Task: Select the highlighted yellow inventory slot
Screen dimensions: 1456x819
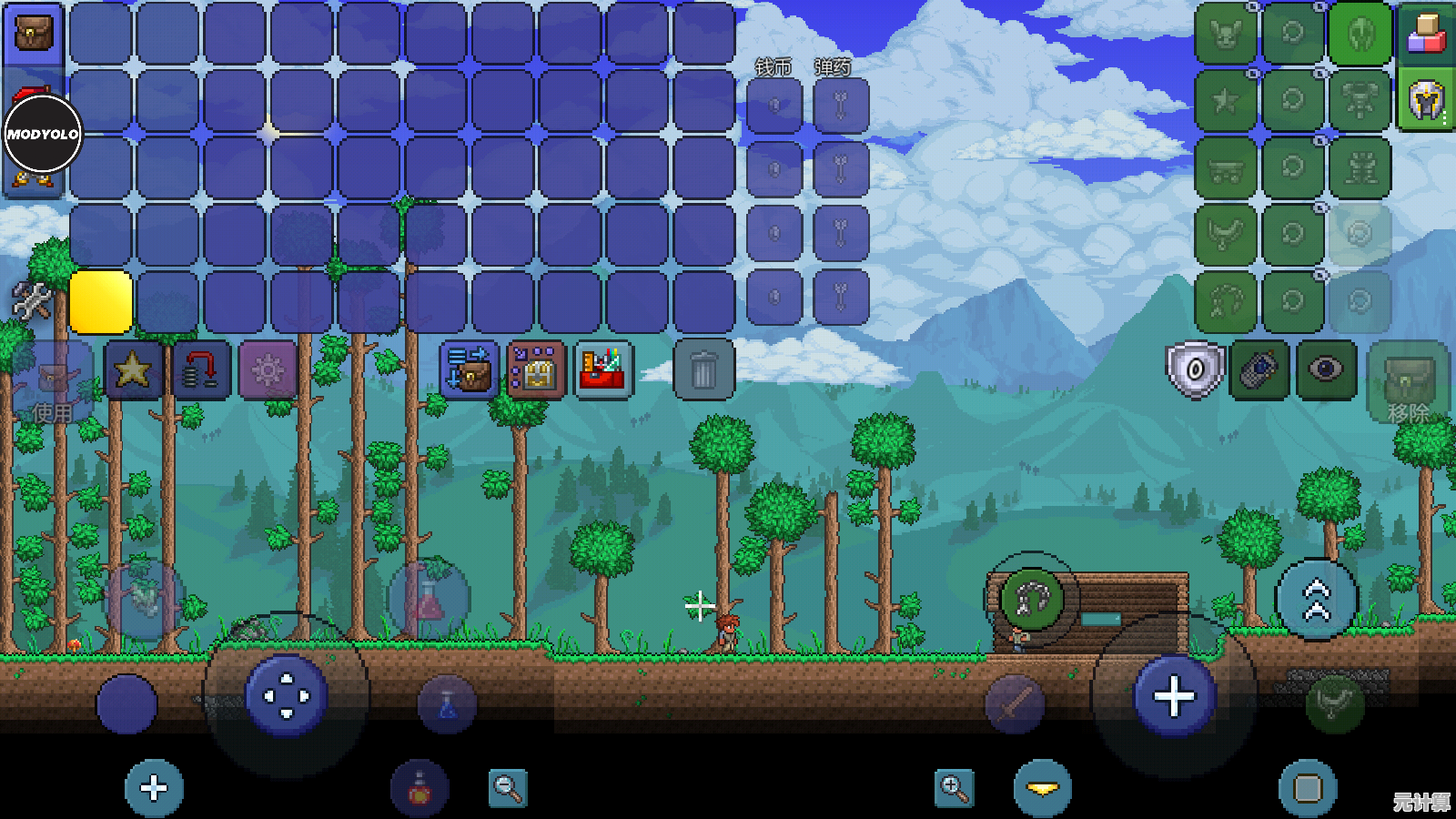Action: tap(101, 301)
